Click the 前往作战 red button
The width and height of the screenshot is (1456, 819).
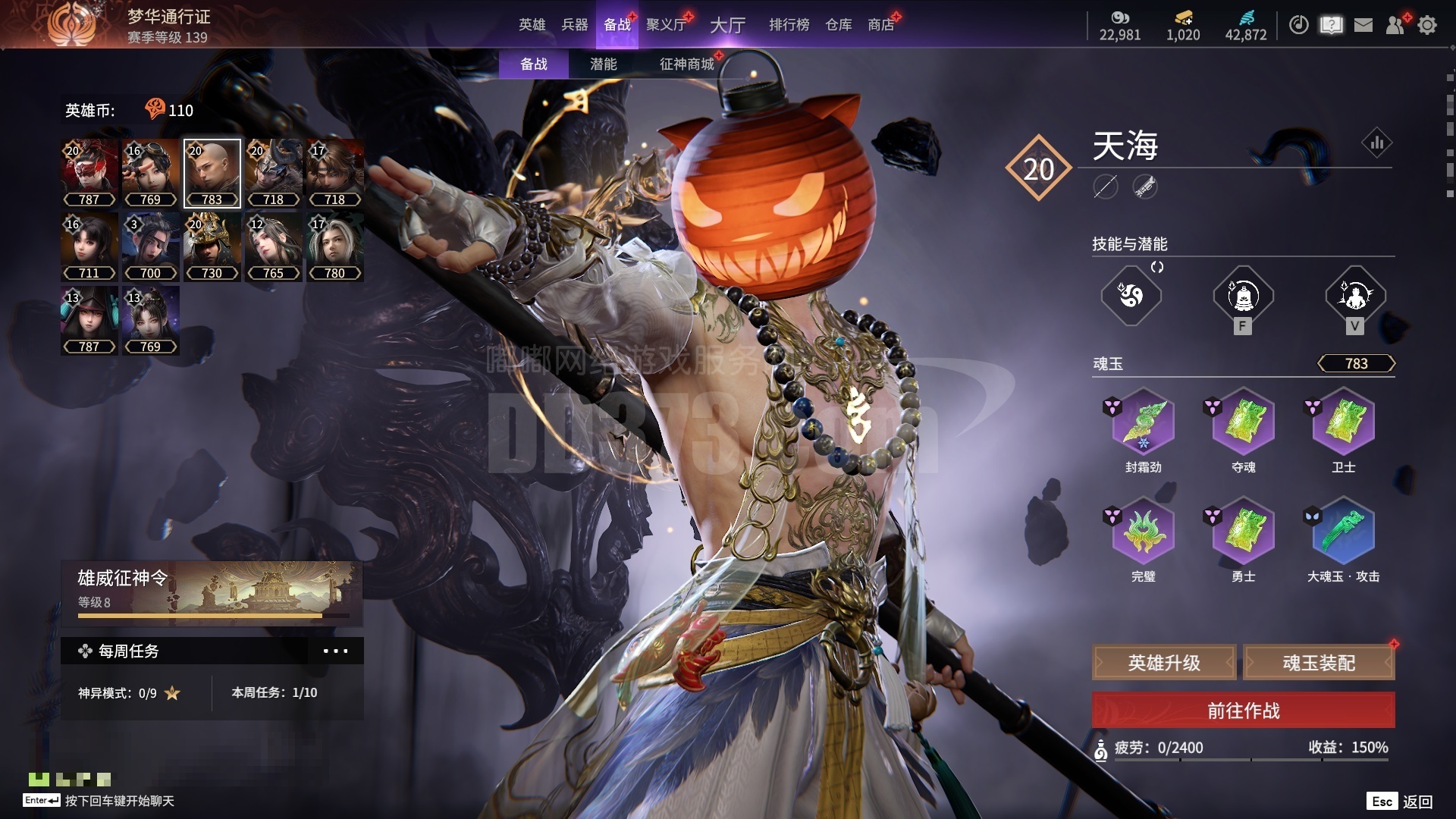click(x=1243, y=711)
